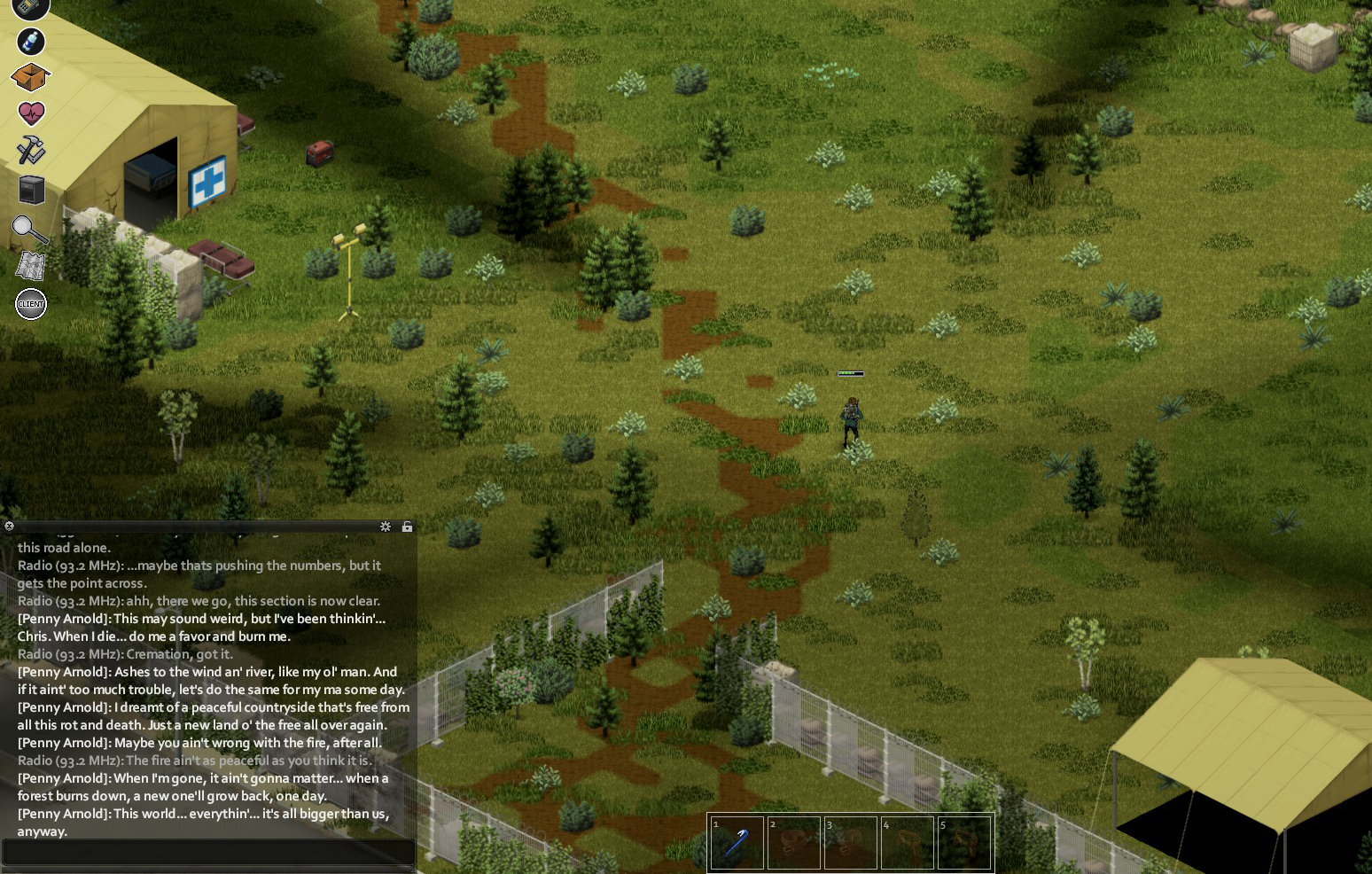Open the inventory cardboard box icon
The image size is (1372, 874).
pyautogui.click(x=30, y=77)
